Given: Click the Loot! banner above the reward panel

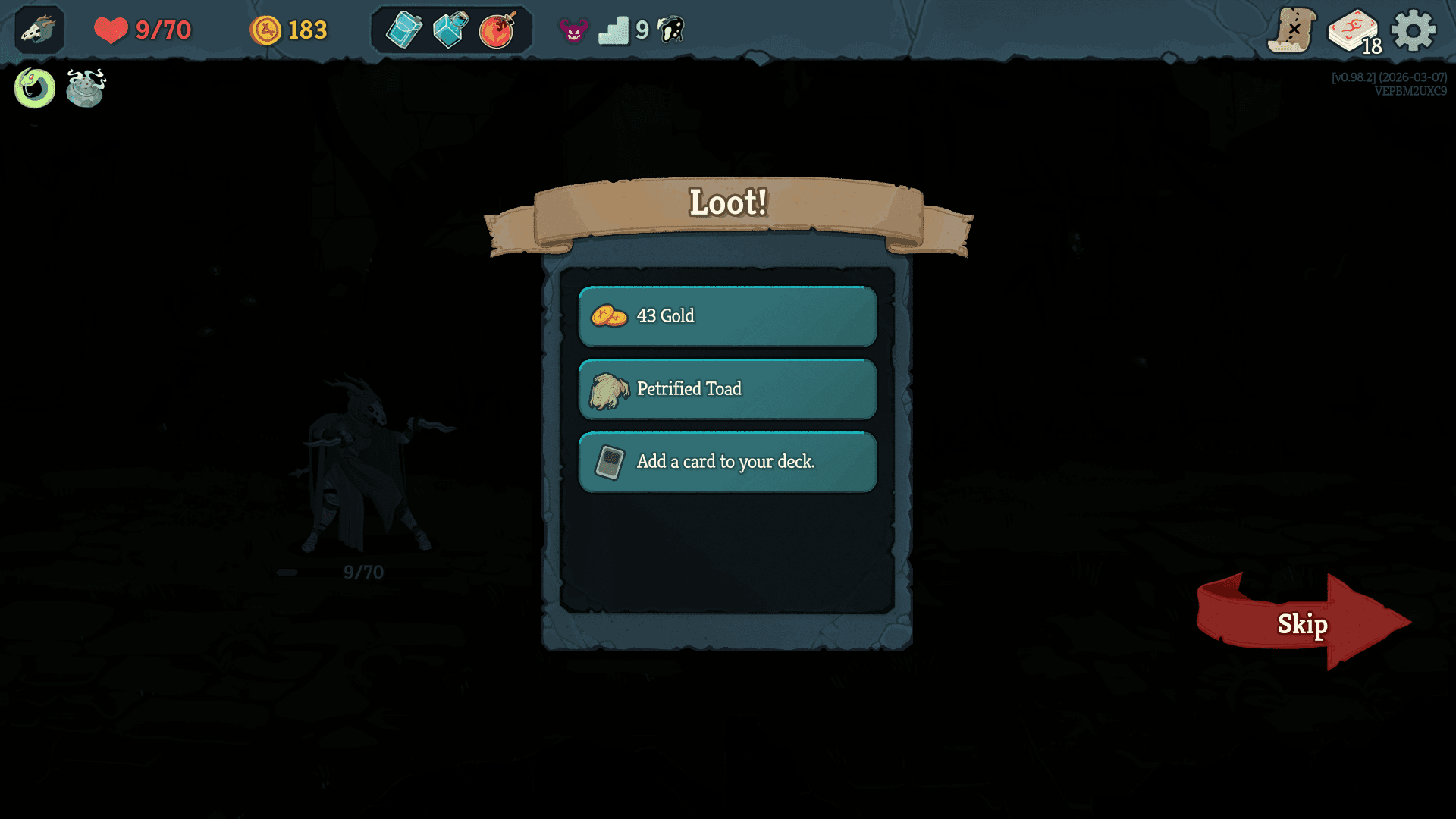Looking at the screenshot, I should (x=727, y=203).
